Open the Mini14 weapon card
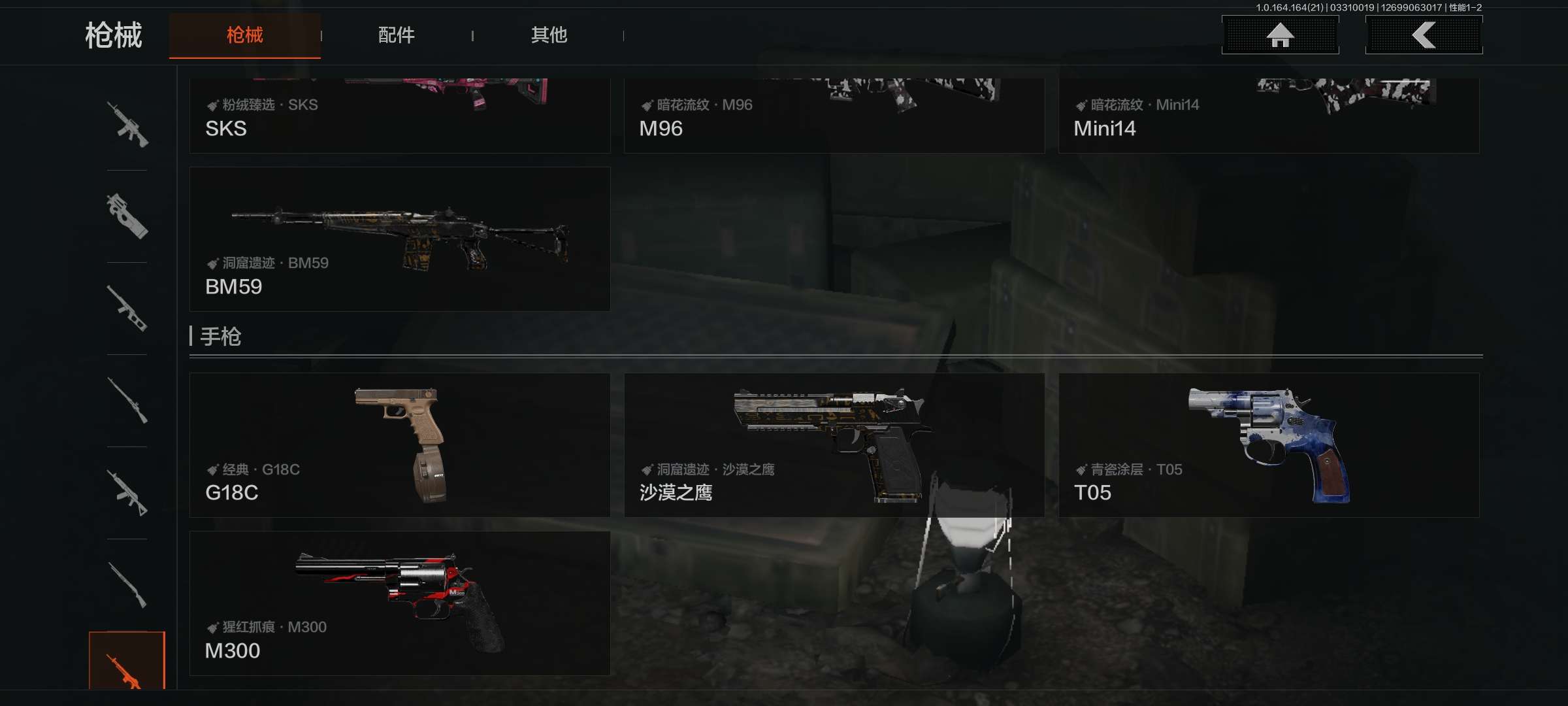Viewport: 1568px width, 706px height. pyautogui.click(x=1268, y=116)
